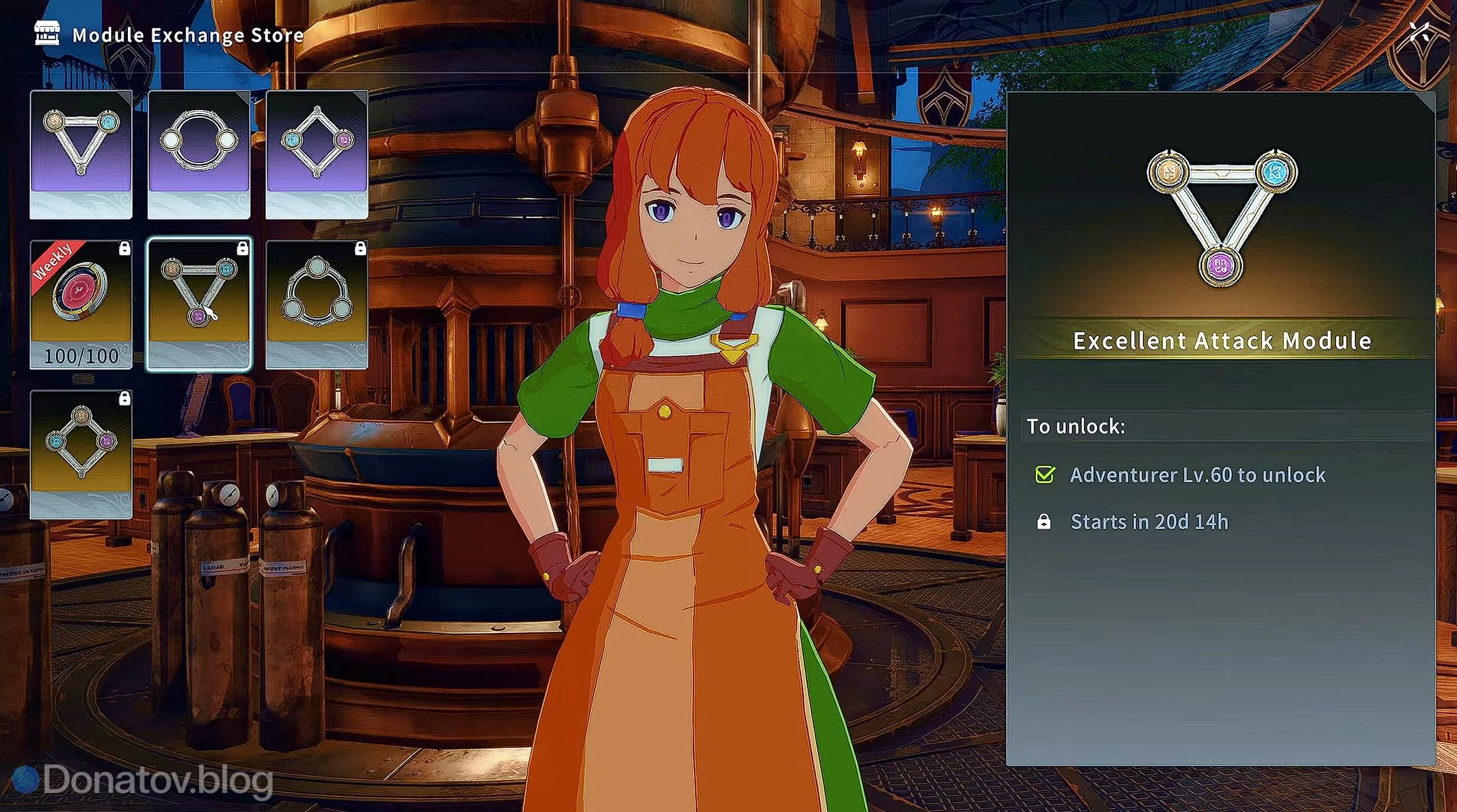Choose the purple diamond module tile

point(317,154)
